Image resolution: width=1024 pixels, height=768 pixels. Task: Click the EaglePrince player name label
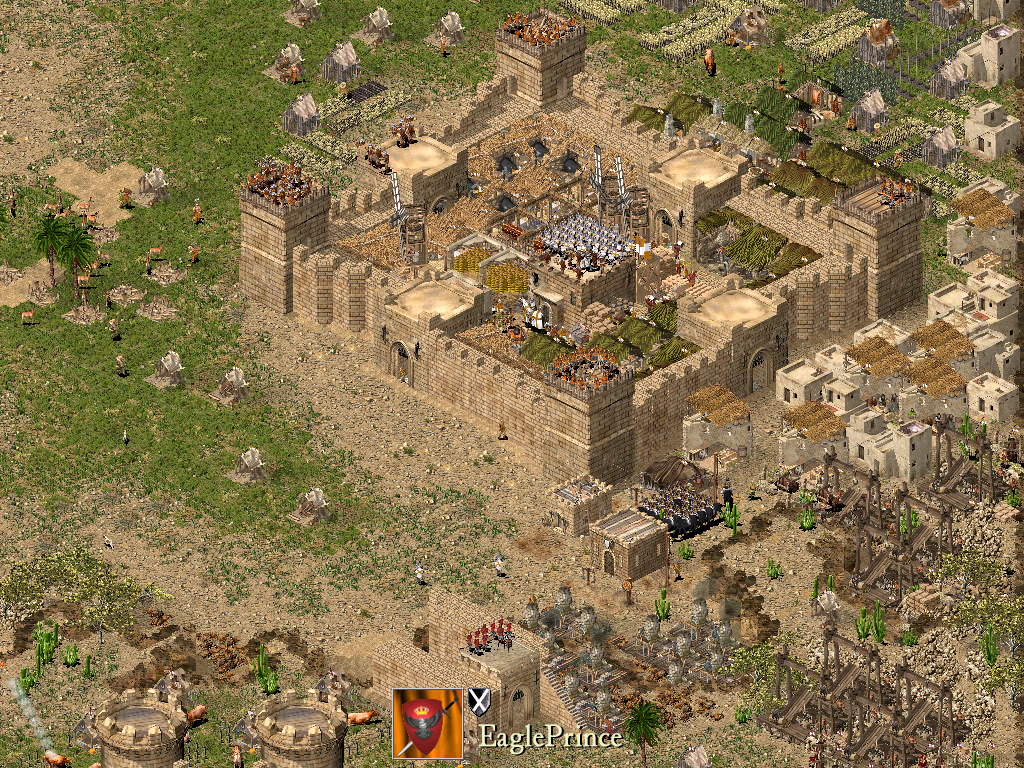click(550, 738)
